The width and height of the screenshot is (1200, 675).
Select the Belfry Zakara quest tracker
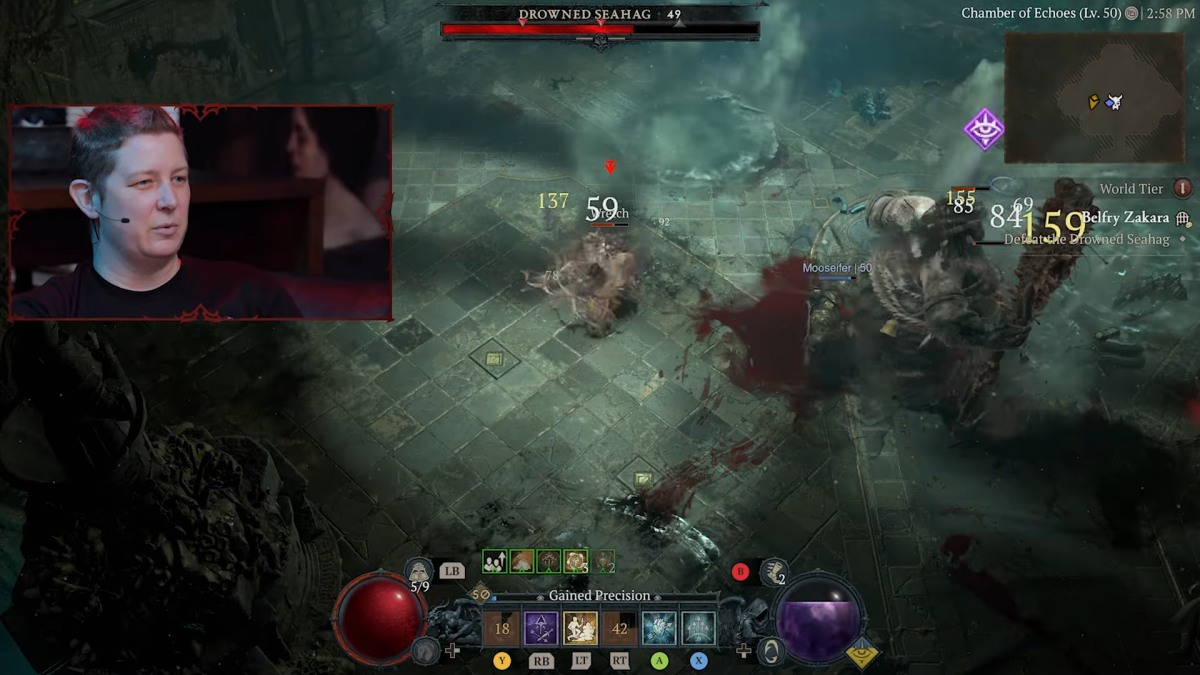pos(1125,218)
